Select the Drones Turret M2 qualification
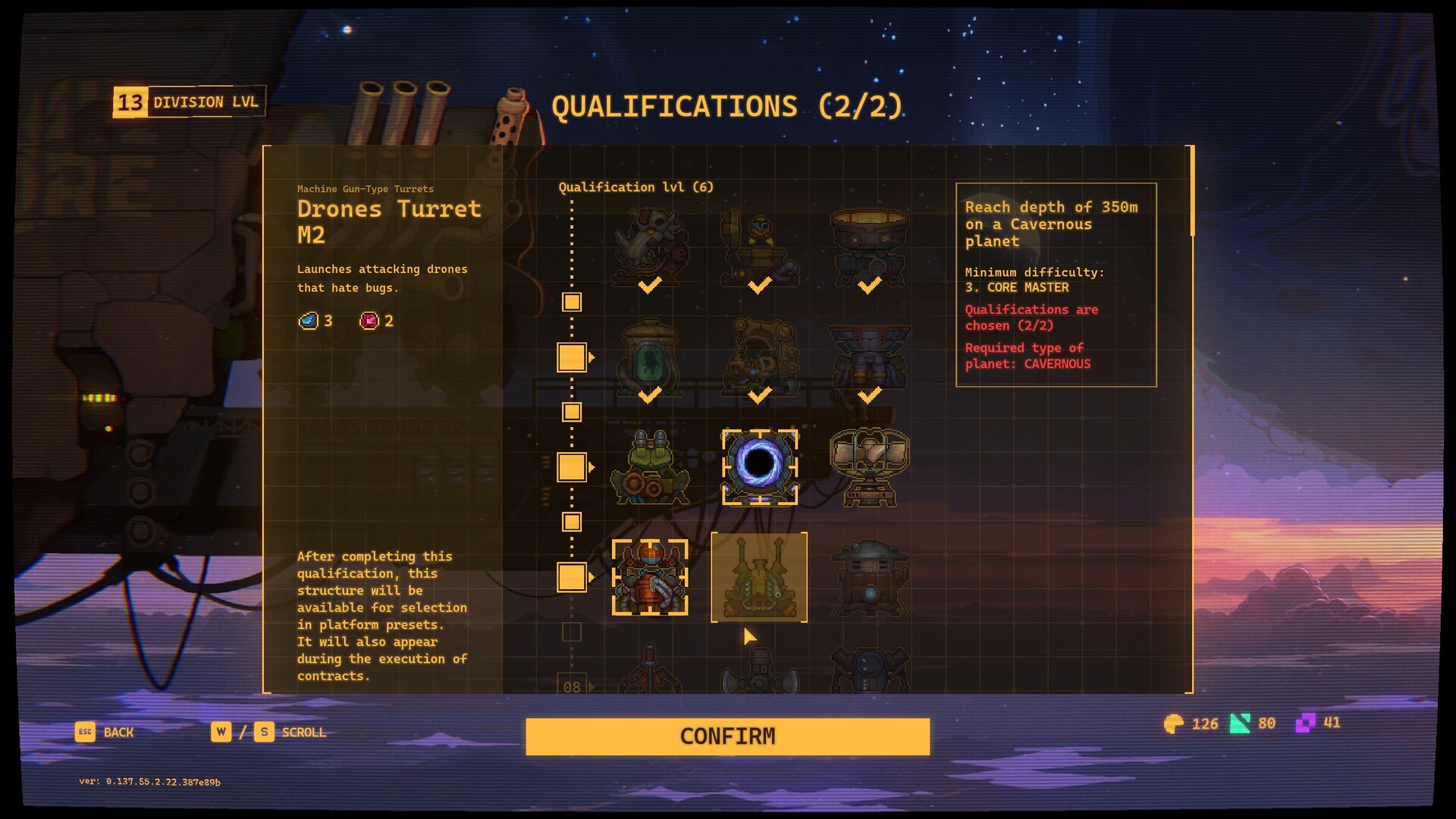Viewport: 1456px width, 819px height. point(759,578)
